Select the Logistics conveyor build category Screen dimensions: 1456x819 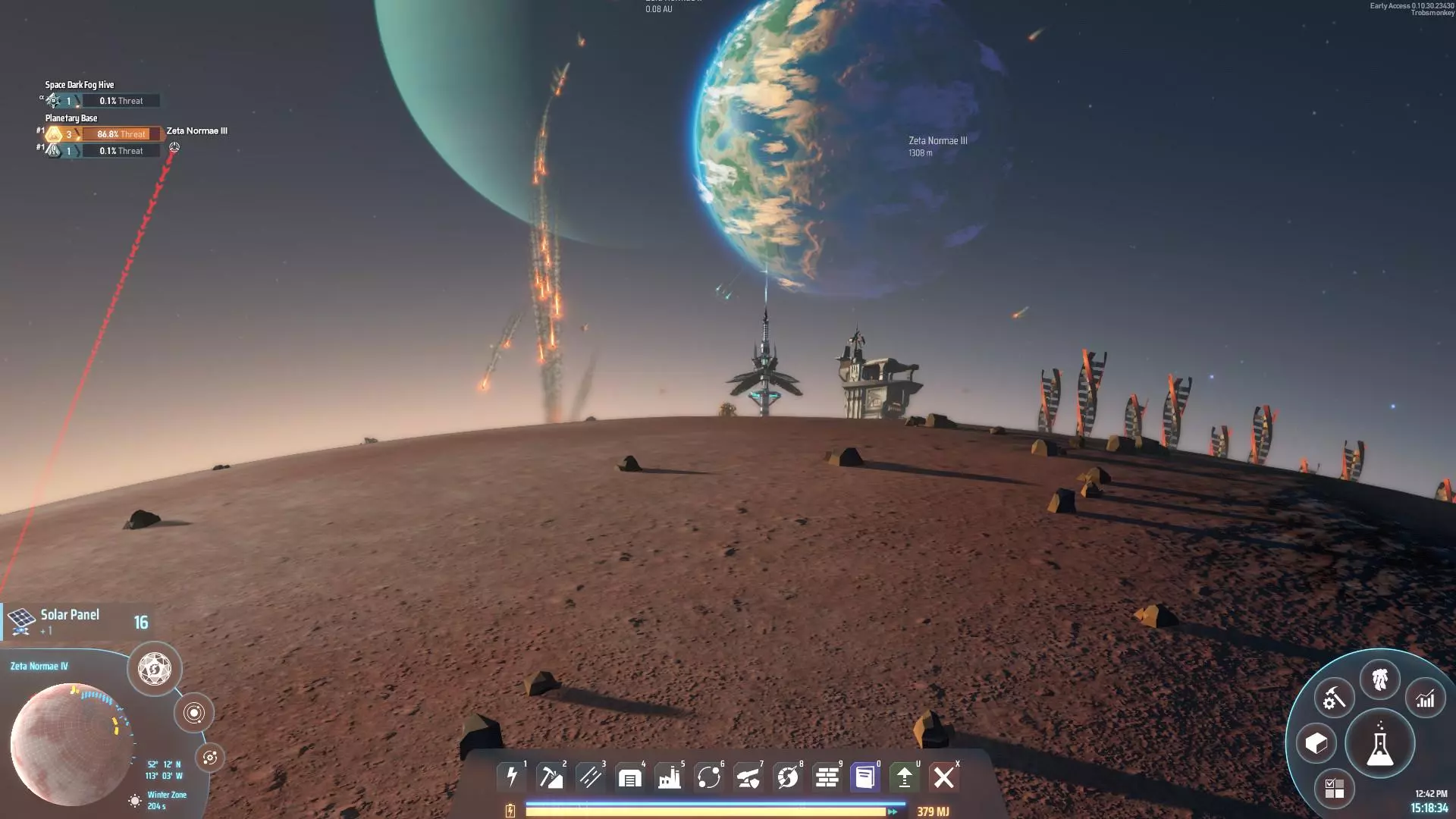click(x=591, y=777)
